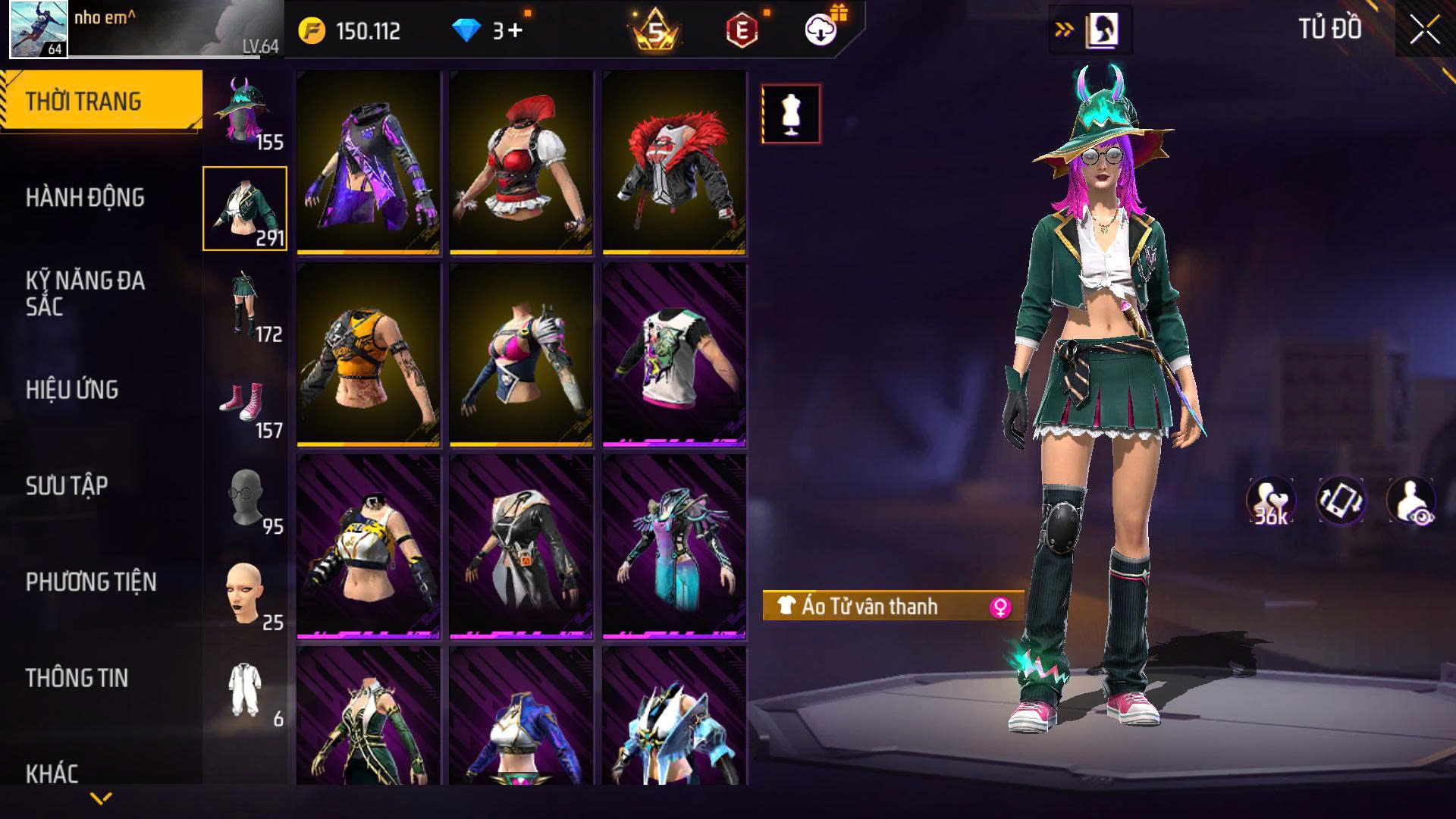
Task: Show the Thông Tin tab
Action: coord(77,678)
